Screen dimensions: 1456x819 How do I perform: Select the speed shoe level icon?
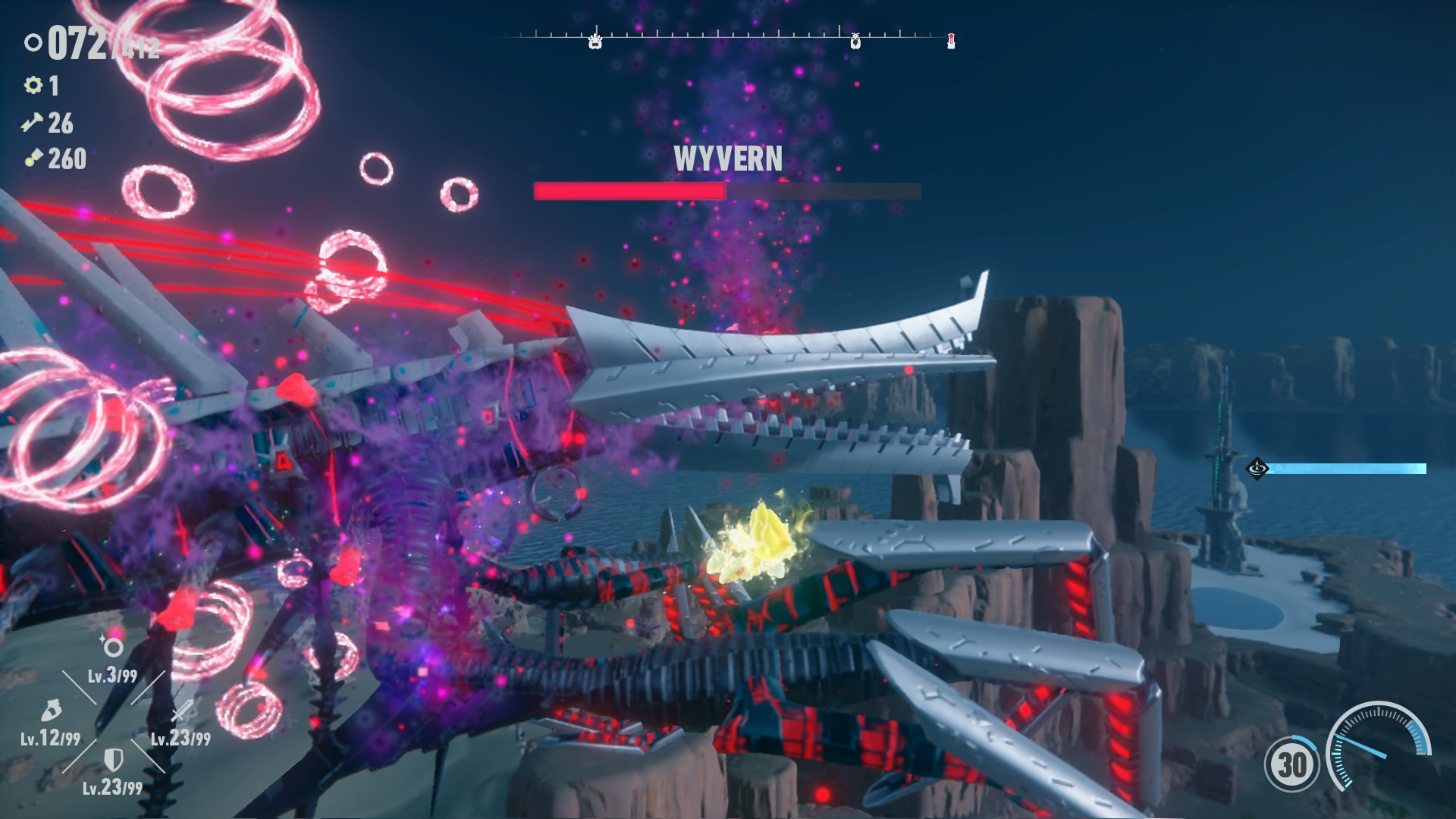click(49, 711)
